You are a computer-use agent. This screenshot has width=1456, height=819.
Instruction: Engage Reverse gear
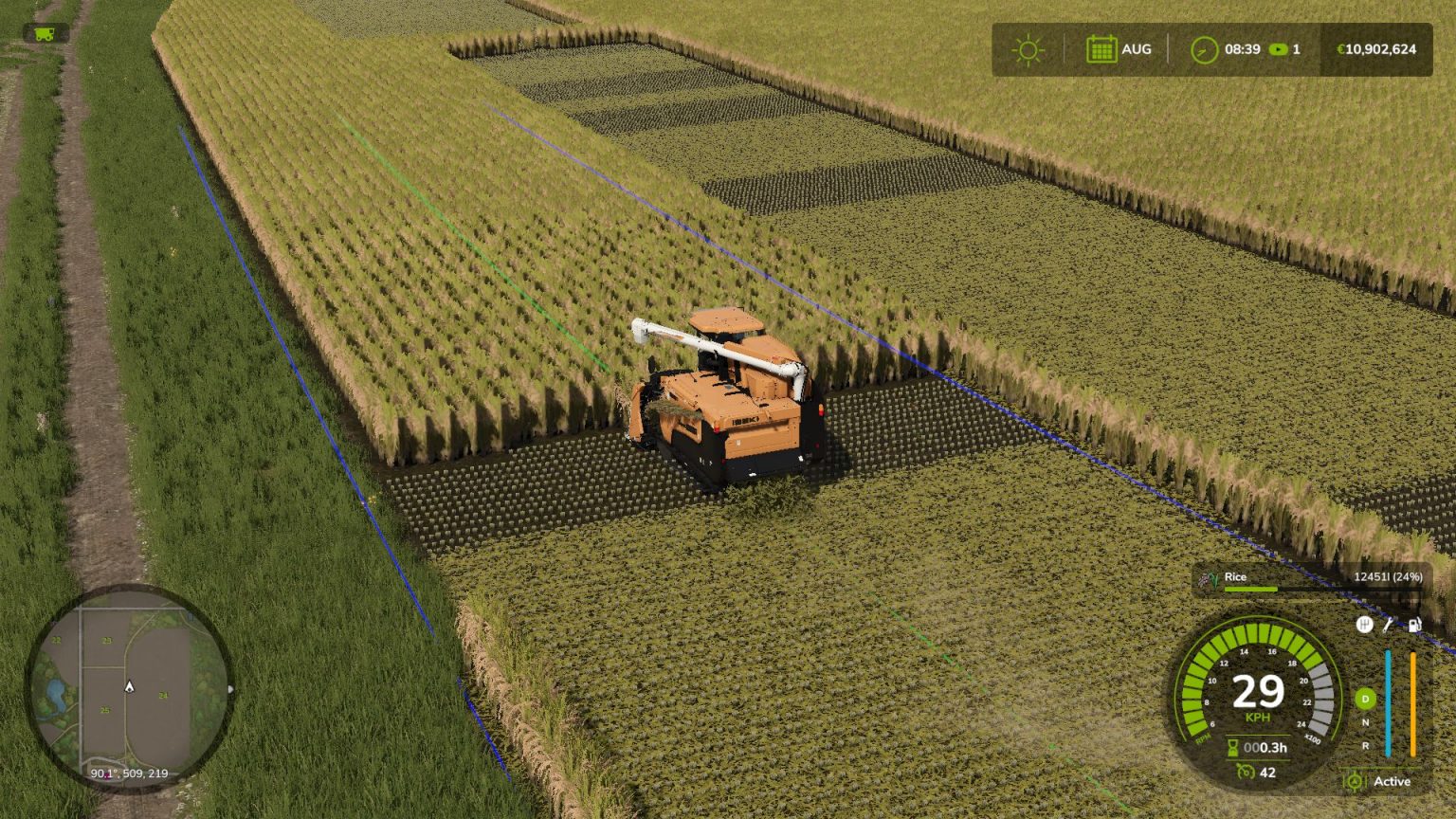[1366, 745]
